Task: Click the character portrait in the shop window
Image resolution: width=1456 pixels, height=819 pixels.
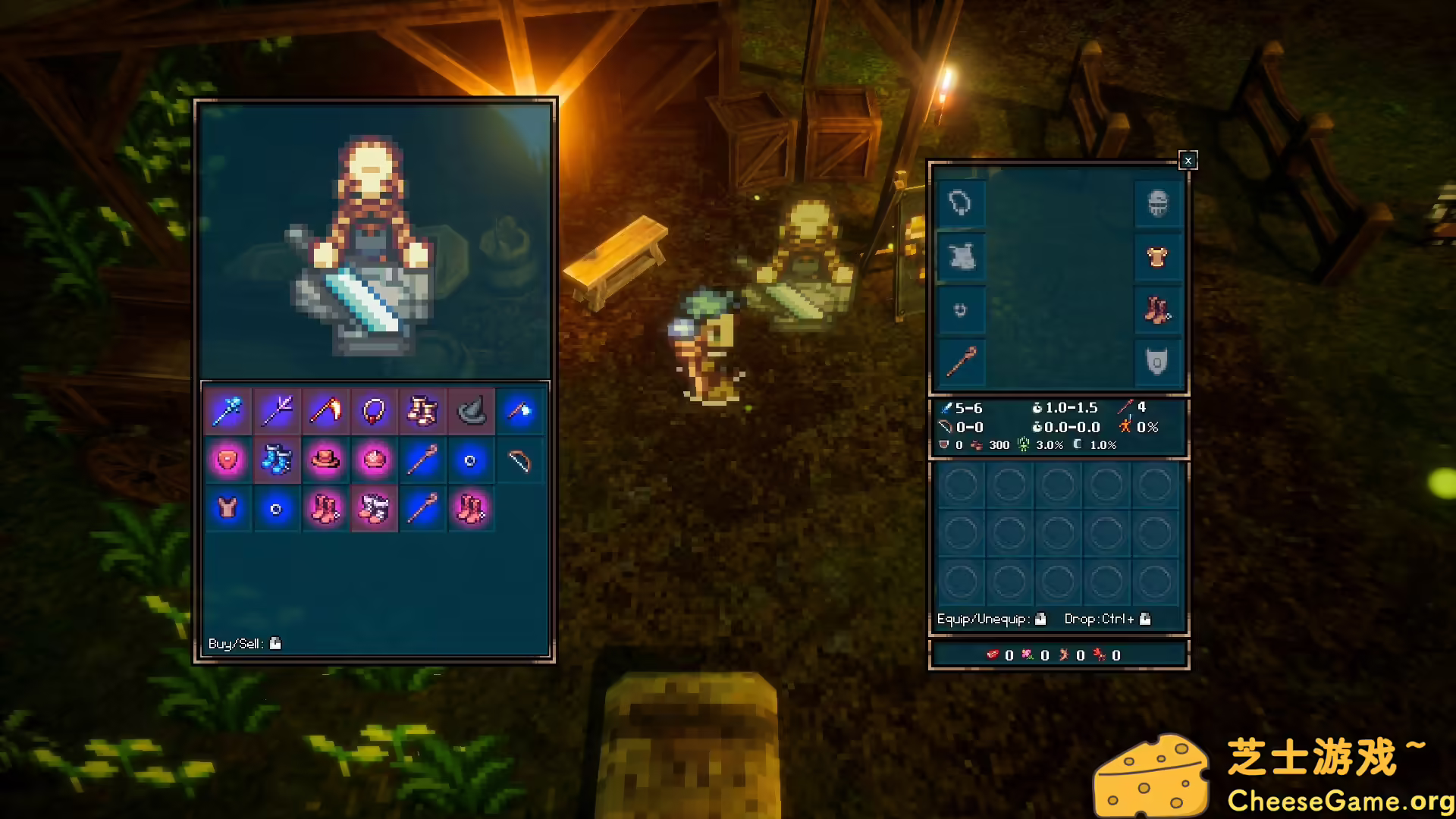Action: click(x=375, y=239)
